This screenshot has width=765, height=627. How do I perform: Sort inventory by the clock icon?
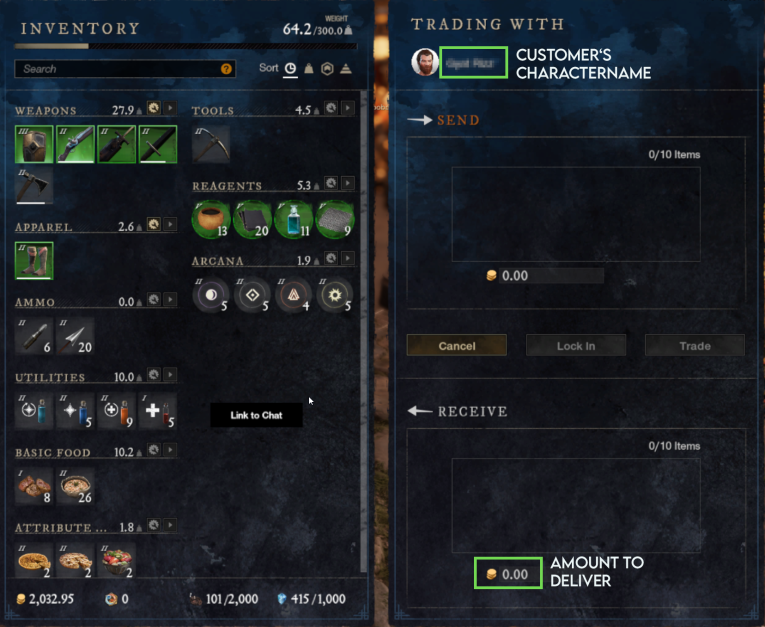[x=290, y=69]
